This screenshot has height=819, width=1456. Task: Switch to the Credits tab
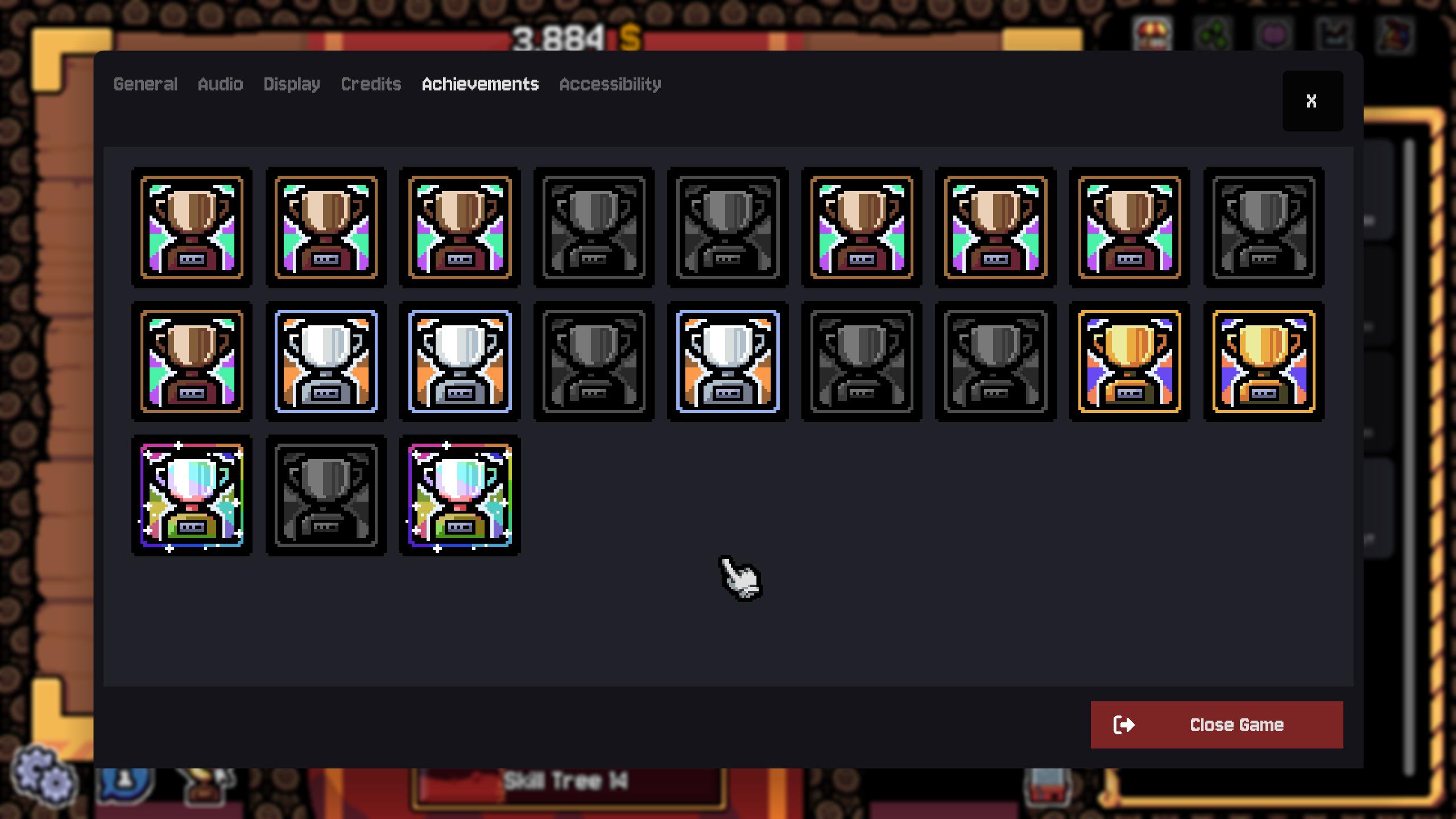[x=370, y=84]
